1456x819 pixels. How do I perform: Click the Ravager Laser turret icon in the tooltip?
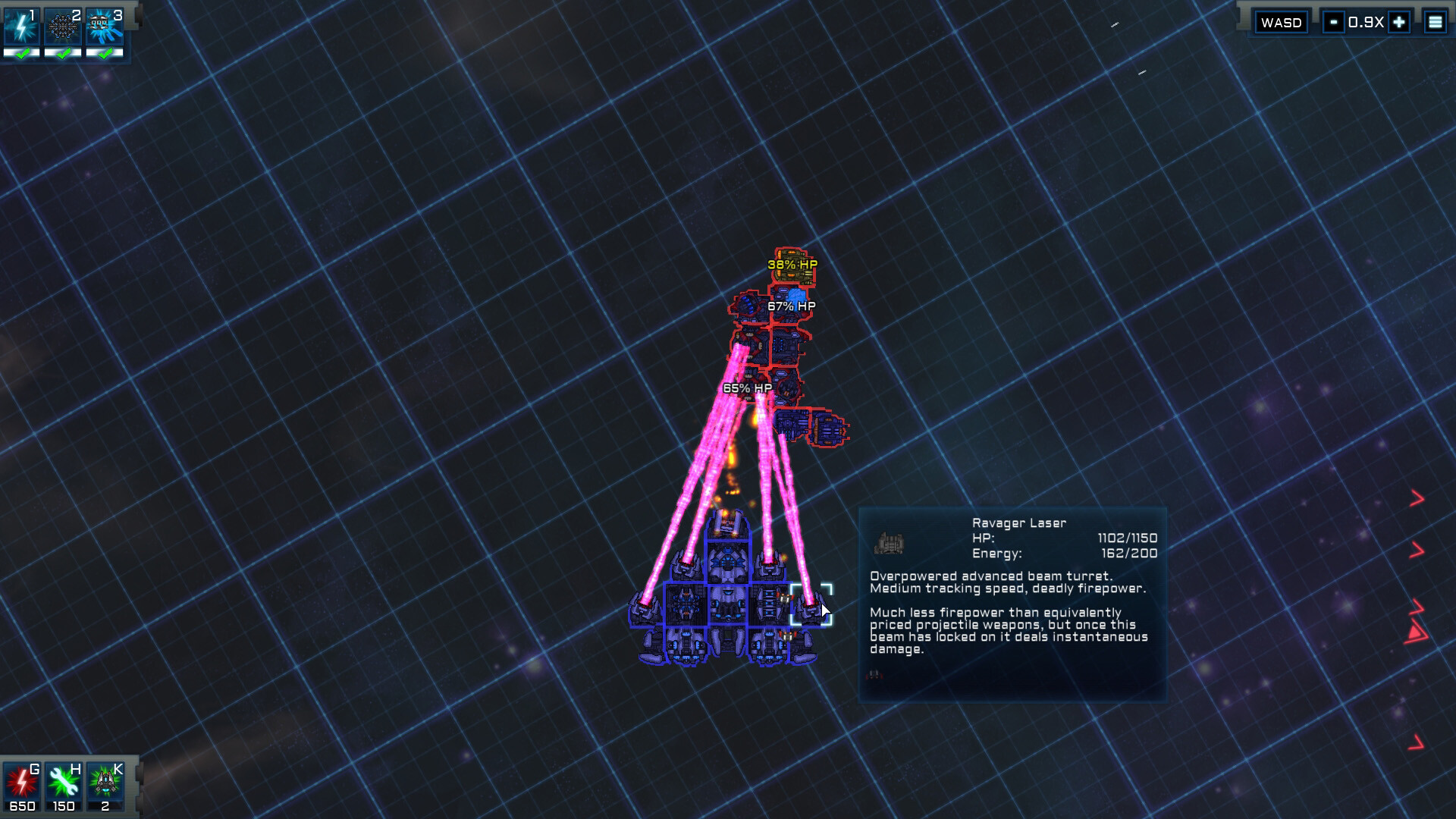point(889,541)
